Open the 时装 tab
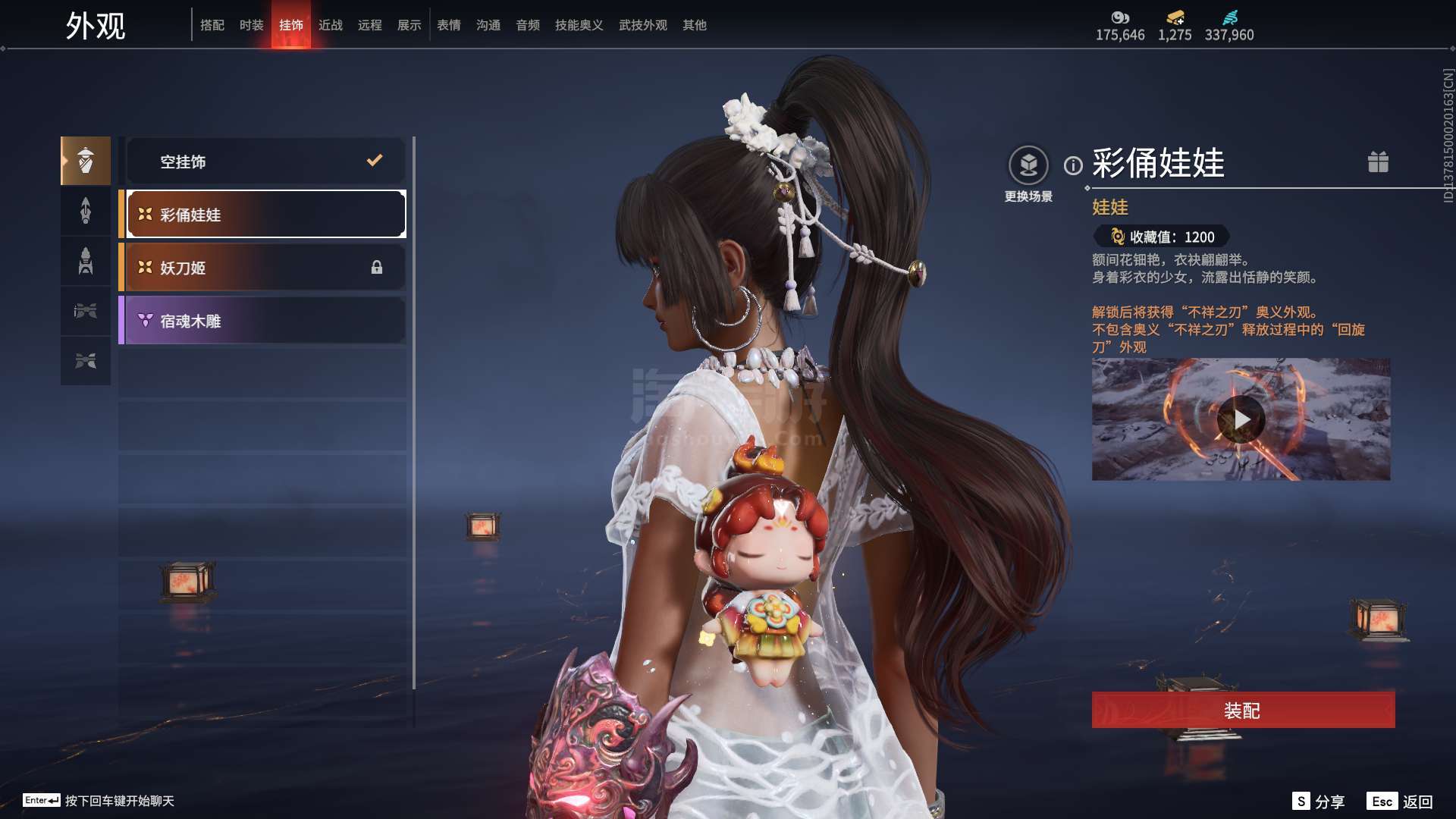Viewport: 1456px width, 819px height. [252, 25]
